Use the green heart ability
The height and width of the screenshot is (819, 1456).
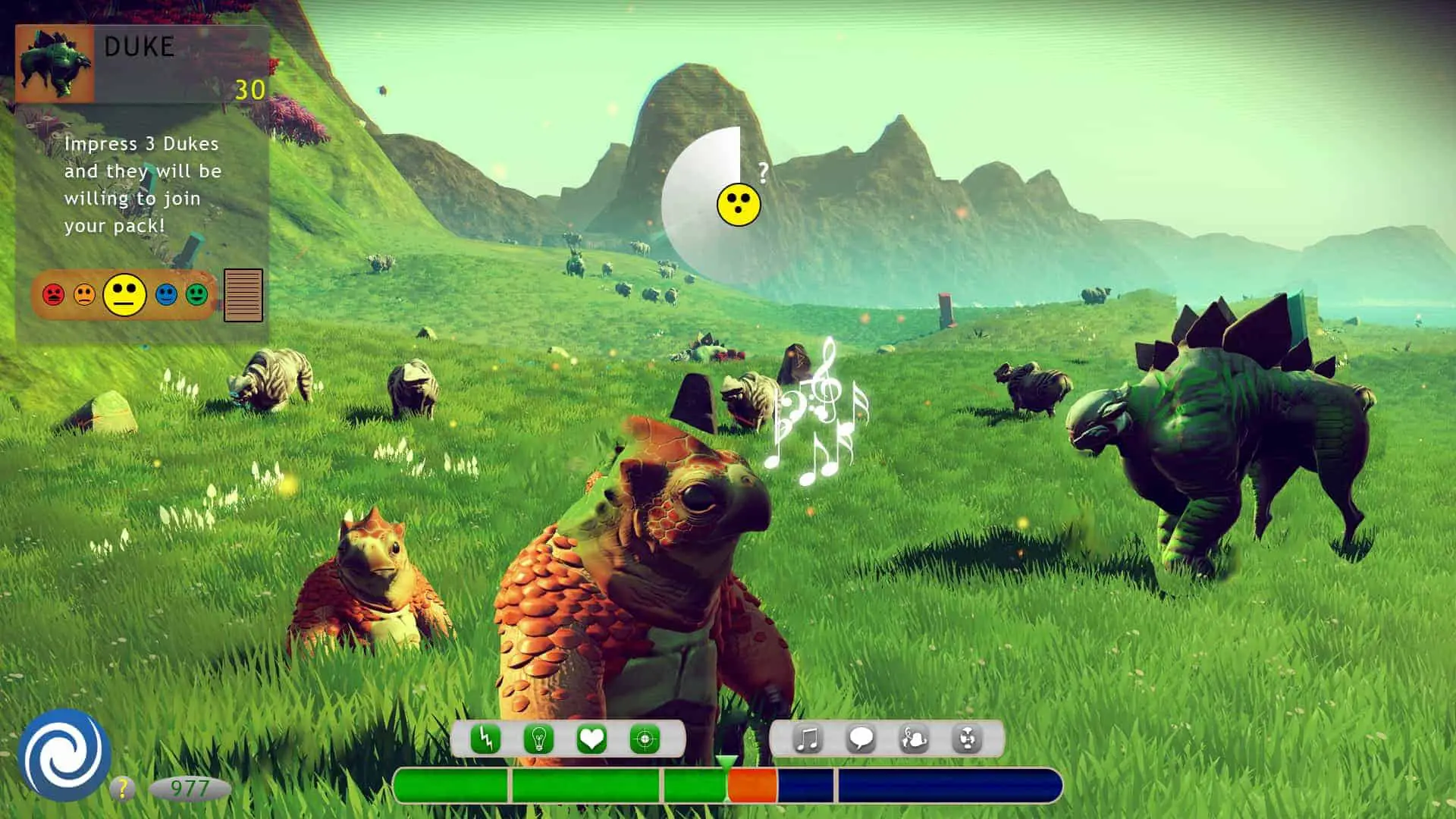coord(591,739)
